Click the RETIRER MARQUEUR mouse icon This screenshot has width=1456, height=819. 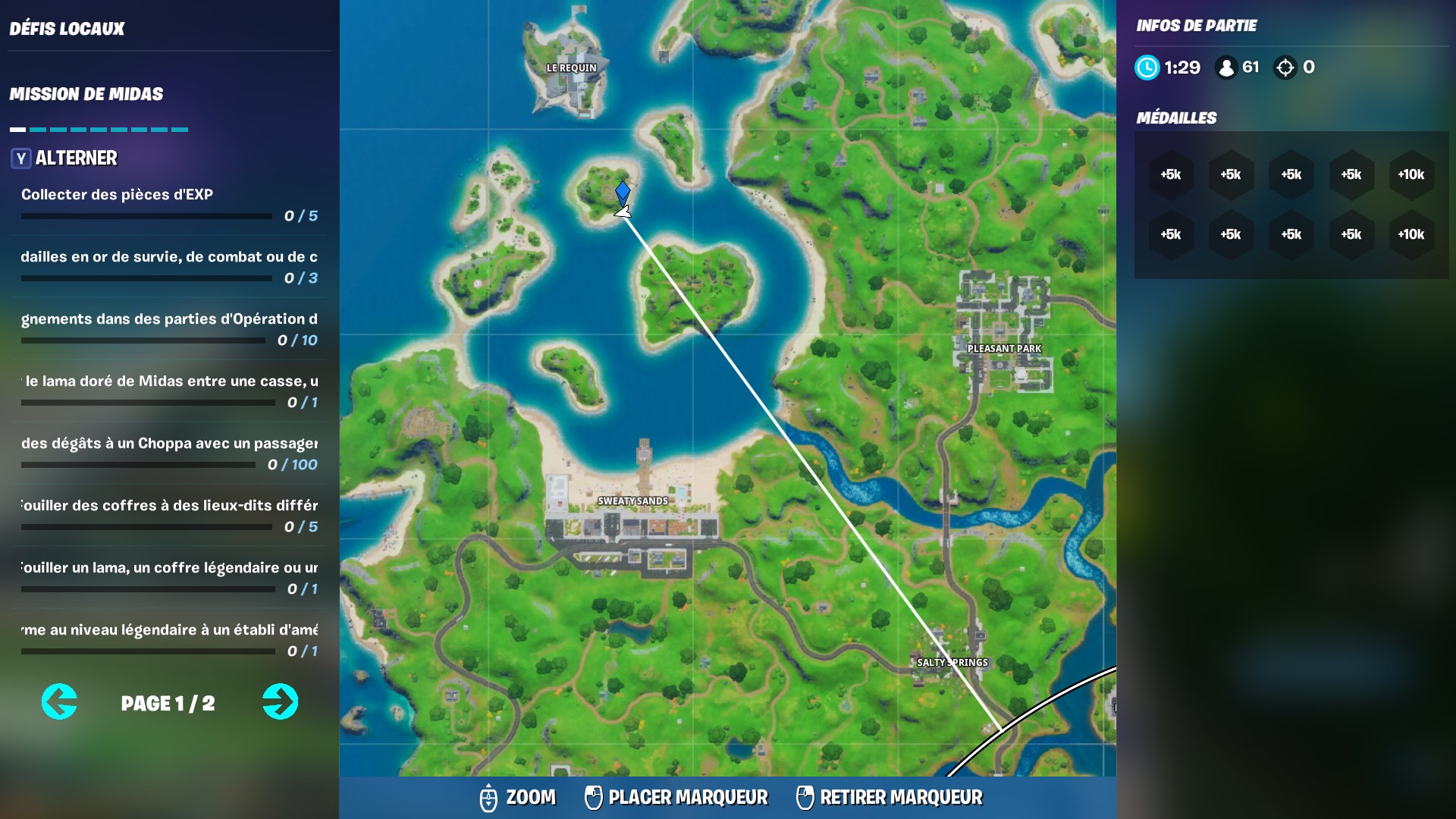805,798
